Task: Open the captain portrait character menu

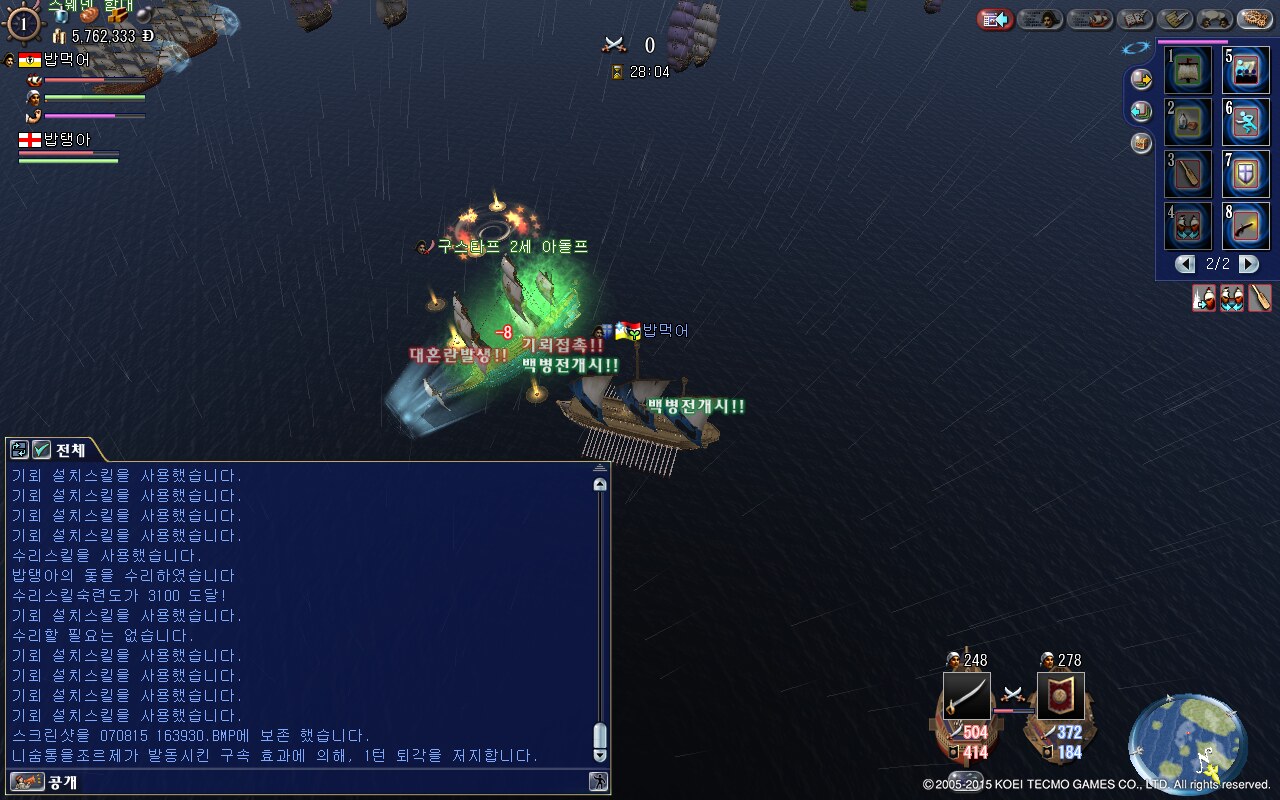Action: point(1040,19)
